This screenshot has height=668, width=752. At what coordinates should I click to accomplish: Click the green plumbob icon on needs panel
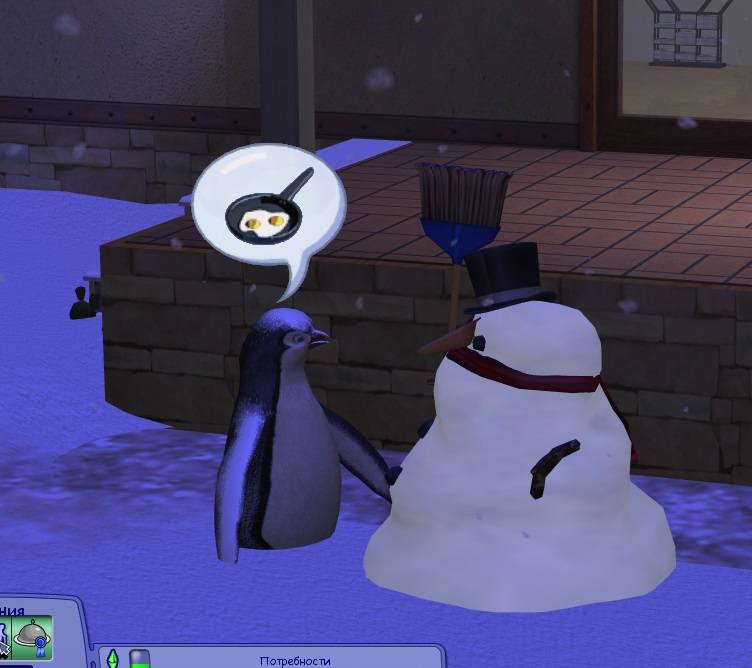pyautogui.click(x=114, y=659)
